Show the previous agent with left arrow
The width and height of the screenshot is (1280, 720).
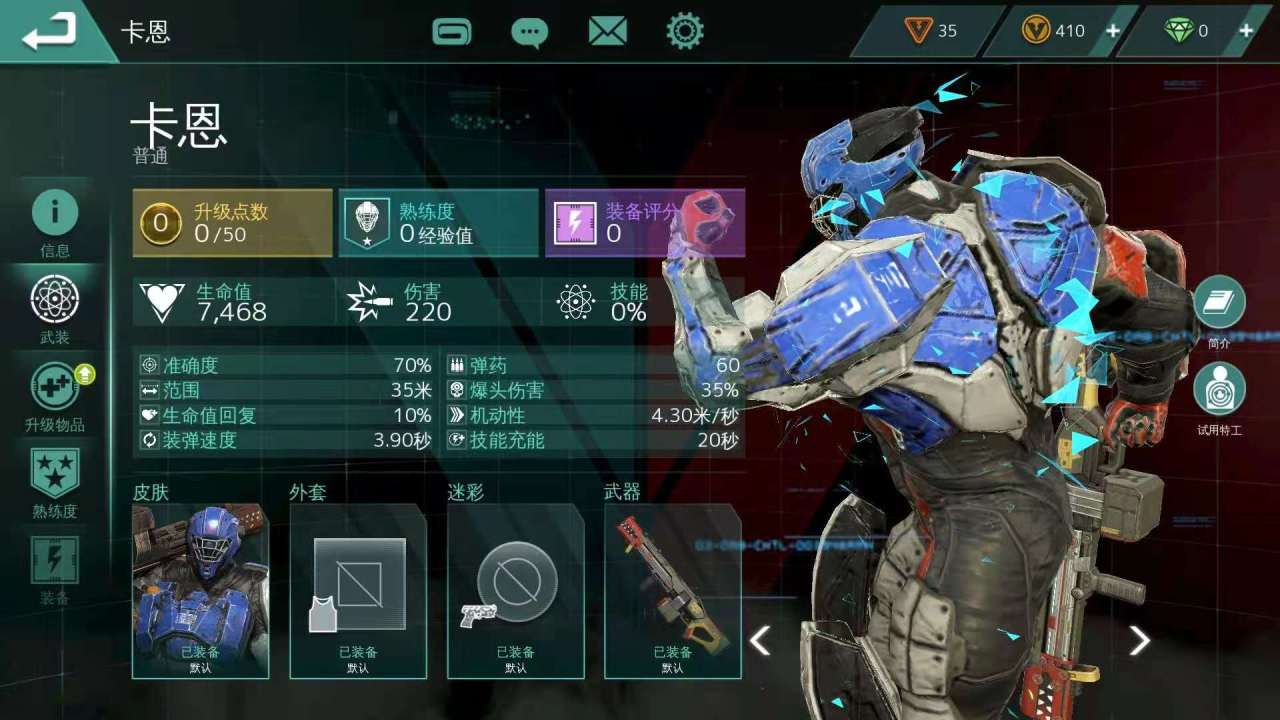pyautogui.click(x=760, y=640)
